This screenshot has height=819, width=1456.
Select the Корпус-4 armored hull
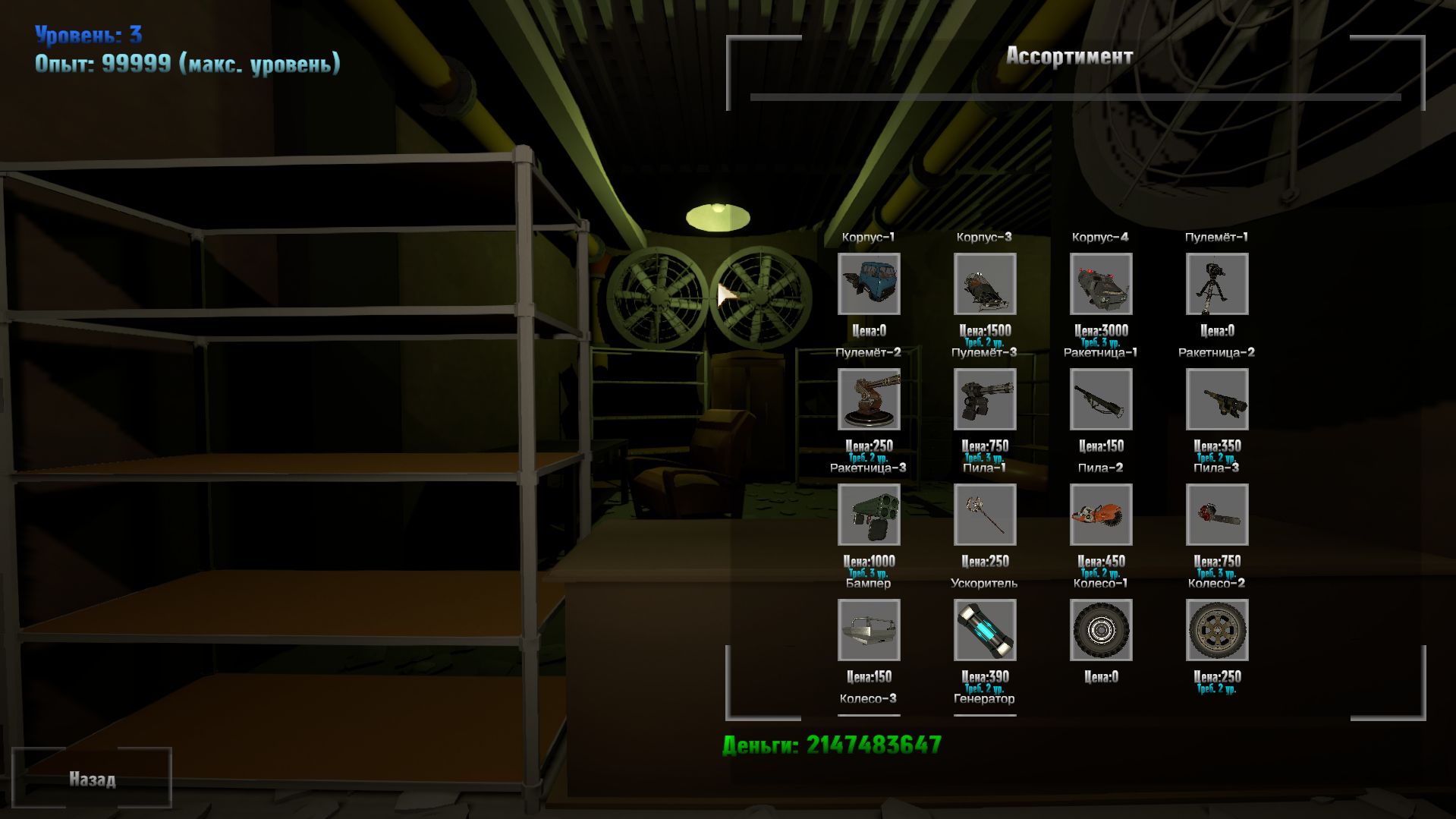point(1101,285)
